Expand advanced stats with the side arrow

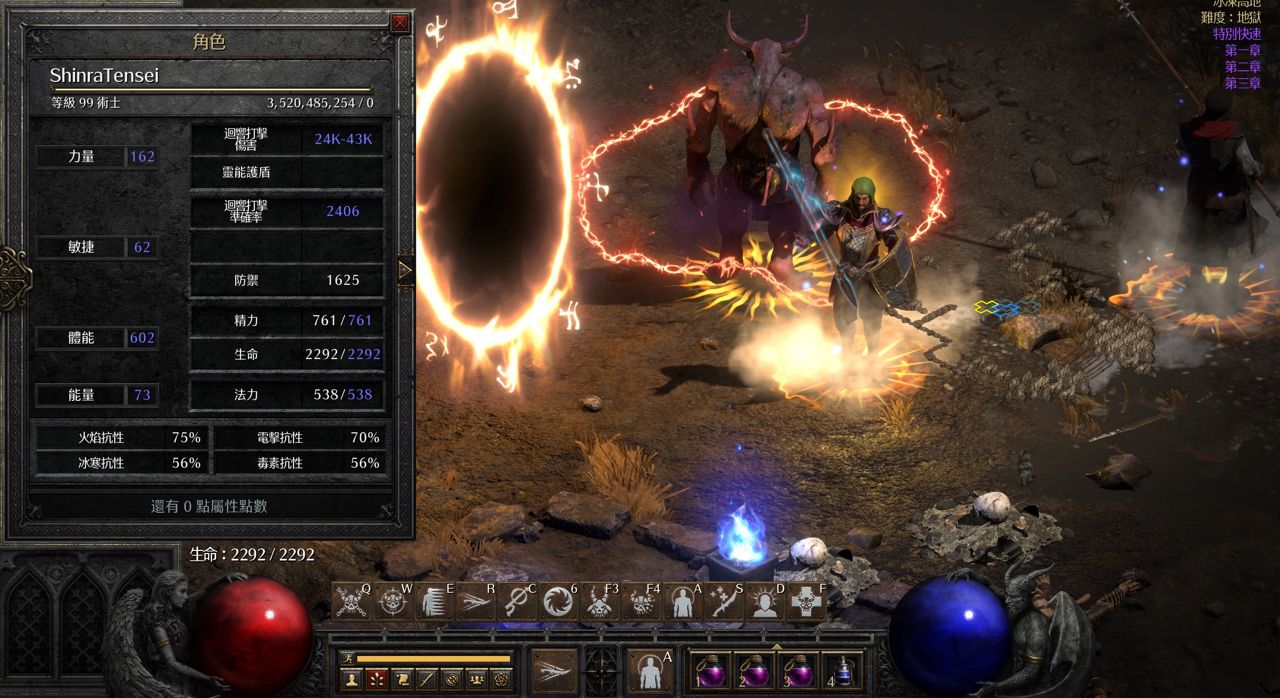[405, 270]
